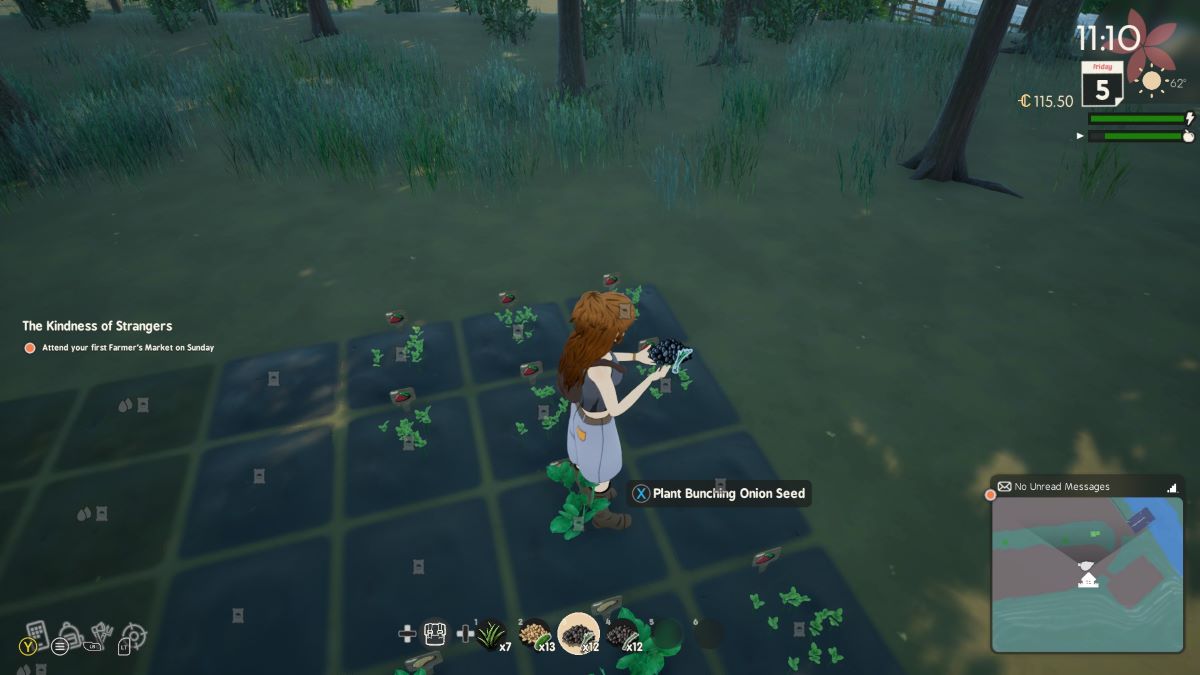Click the Friday 5 calendar icon
The height and width of the screenshot is (675, 1200).
(1102, 84)
